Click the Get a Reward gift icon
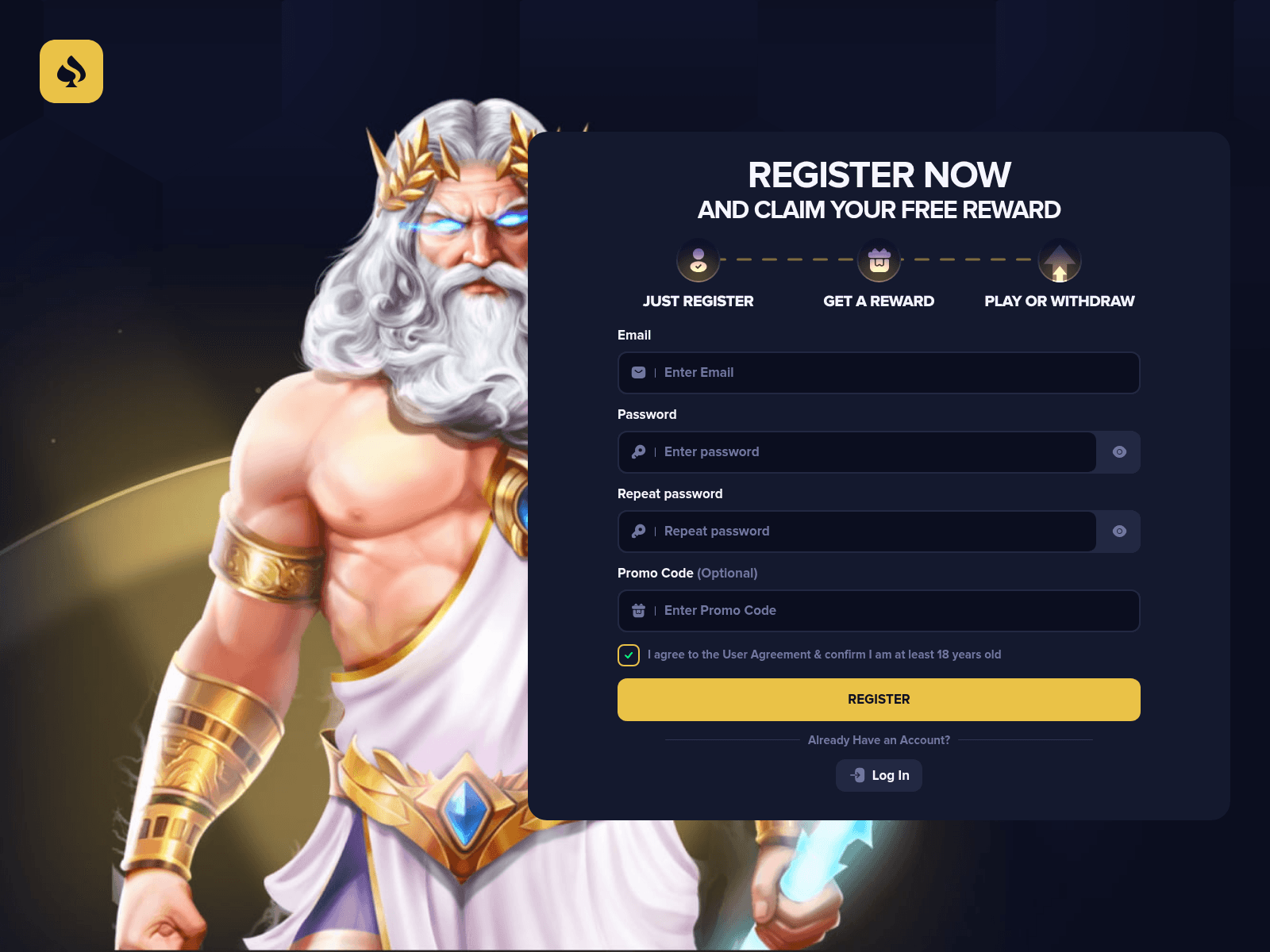 878,259
